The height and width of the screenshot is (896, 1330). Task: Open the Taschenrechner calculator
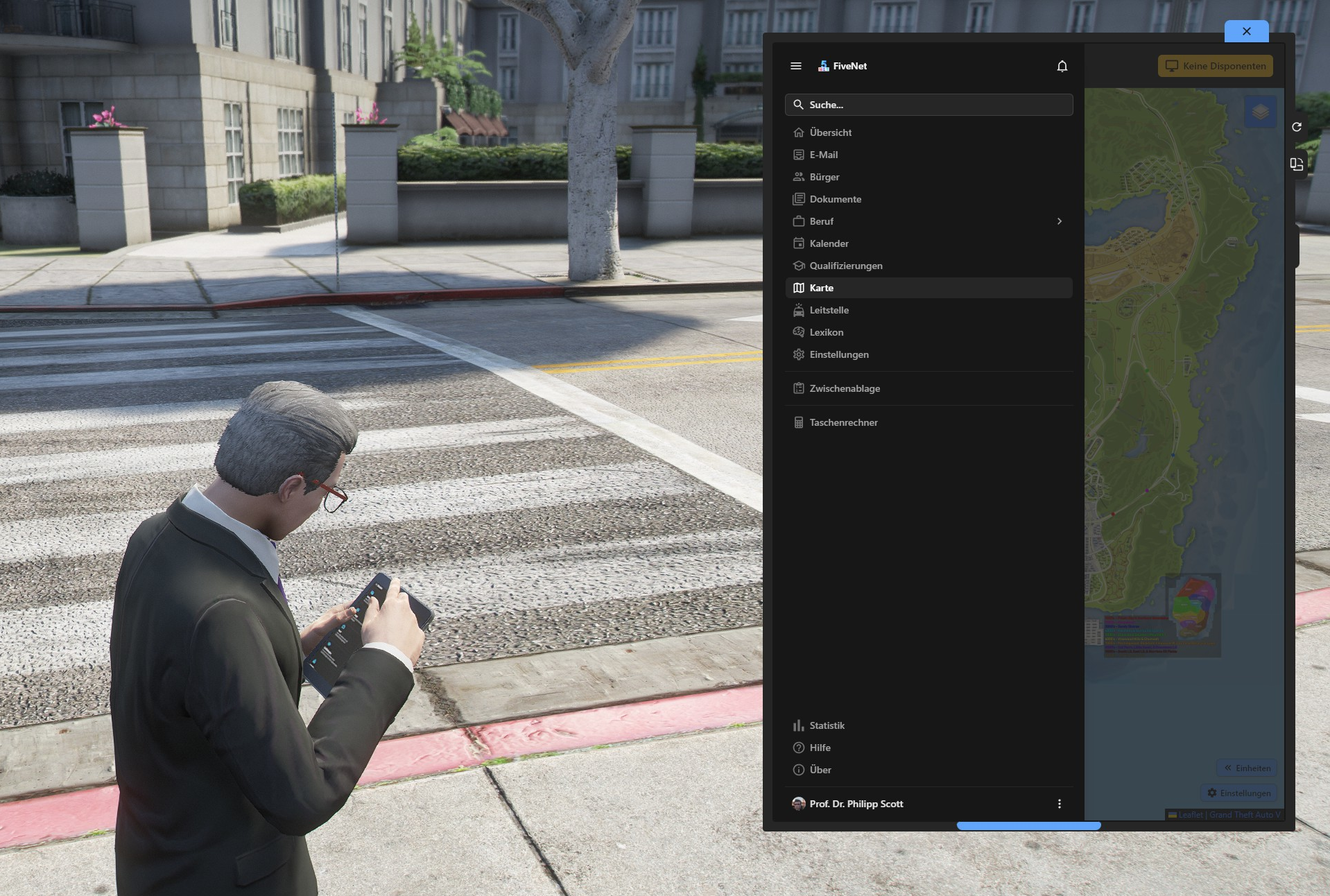click(843, 422)
